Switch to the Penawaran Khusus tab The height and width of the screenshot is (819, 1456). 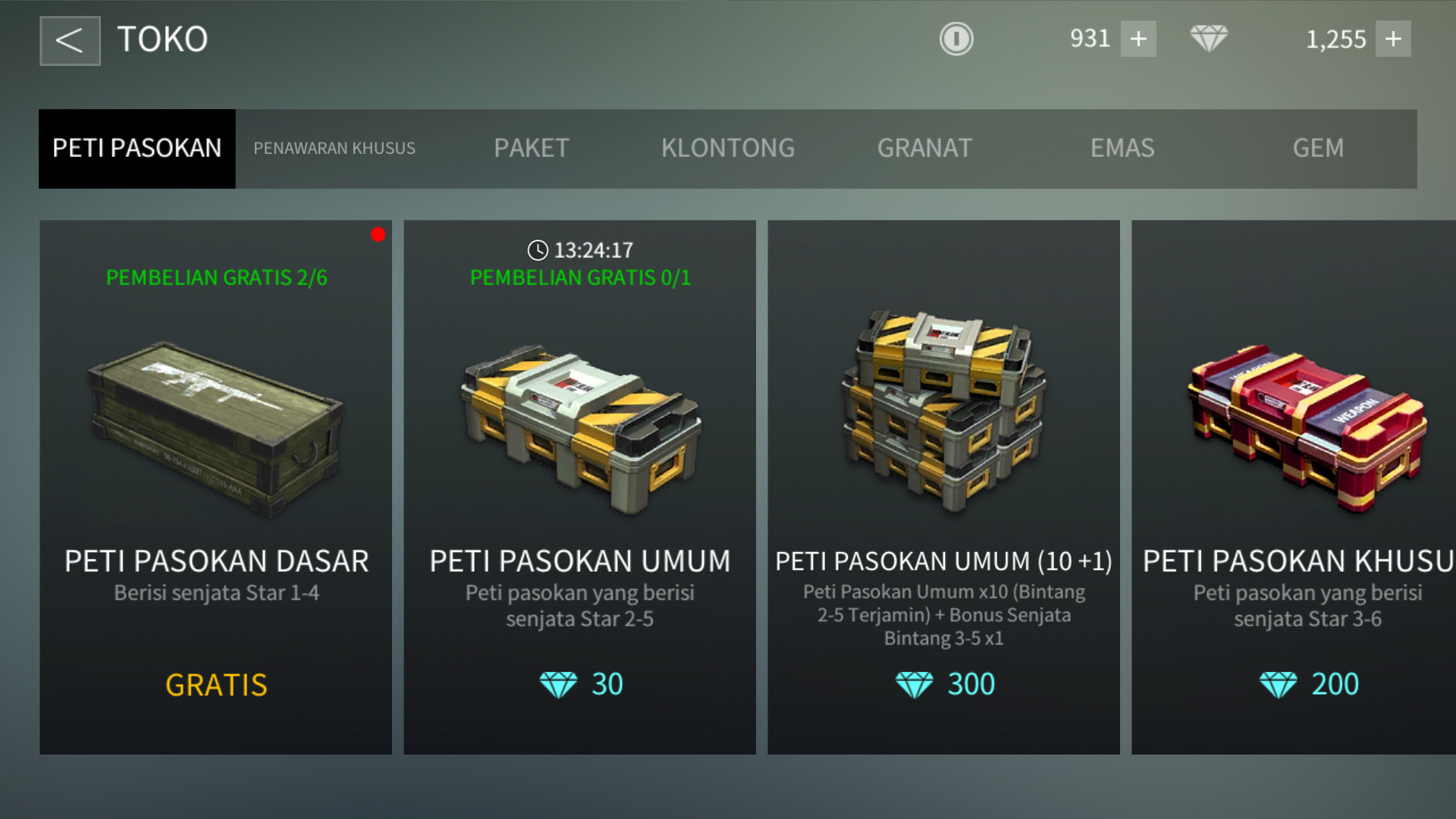tap(334, 149)
